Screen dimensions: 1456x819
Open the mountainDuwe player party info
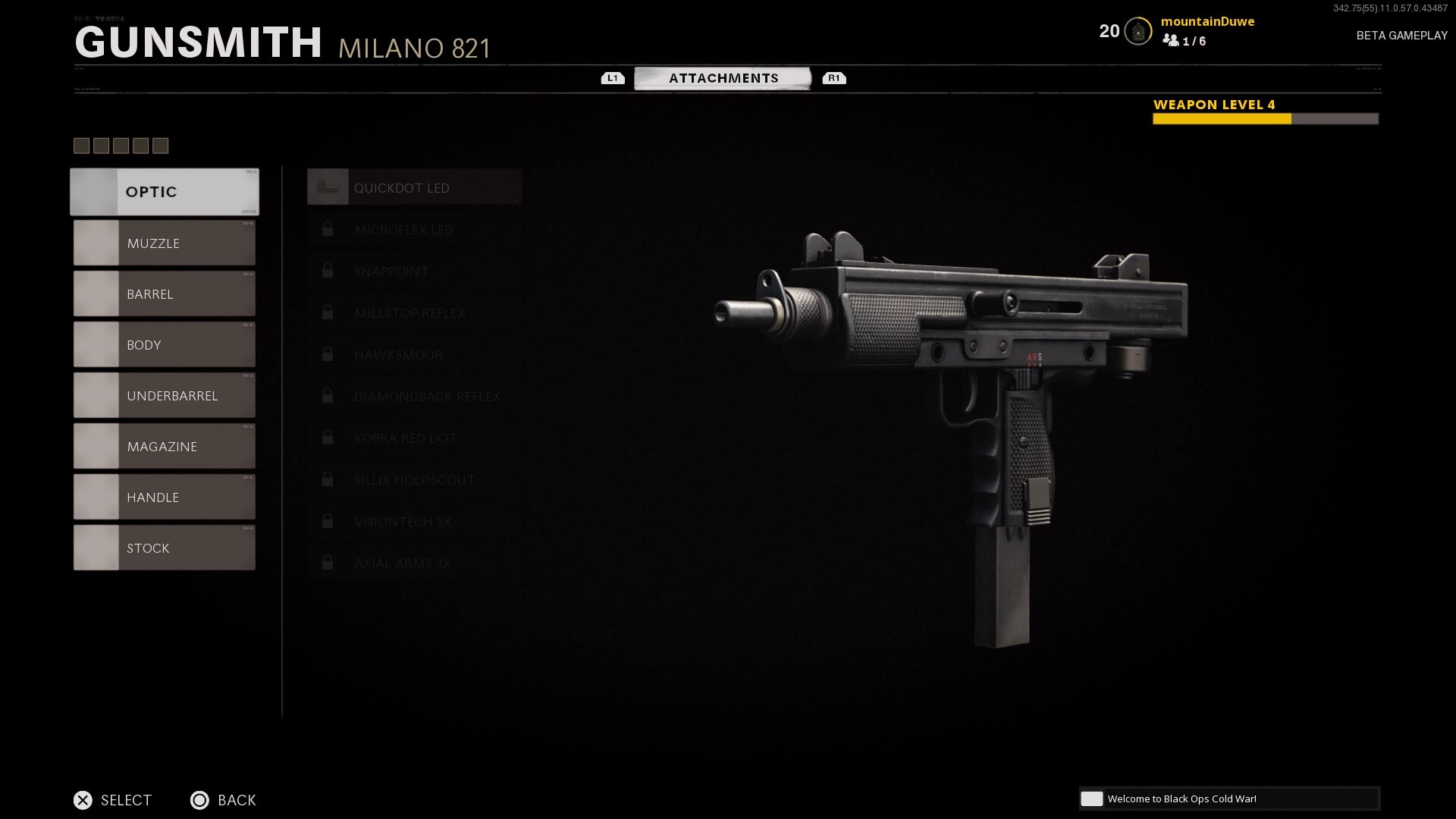tap(1207, 30)
